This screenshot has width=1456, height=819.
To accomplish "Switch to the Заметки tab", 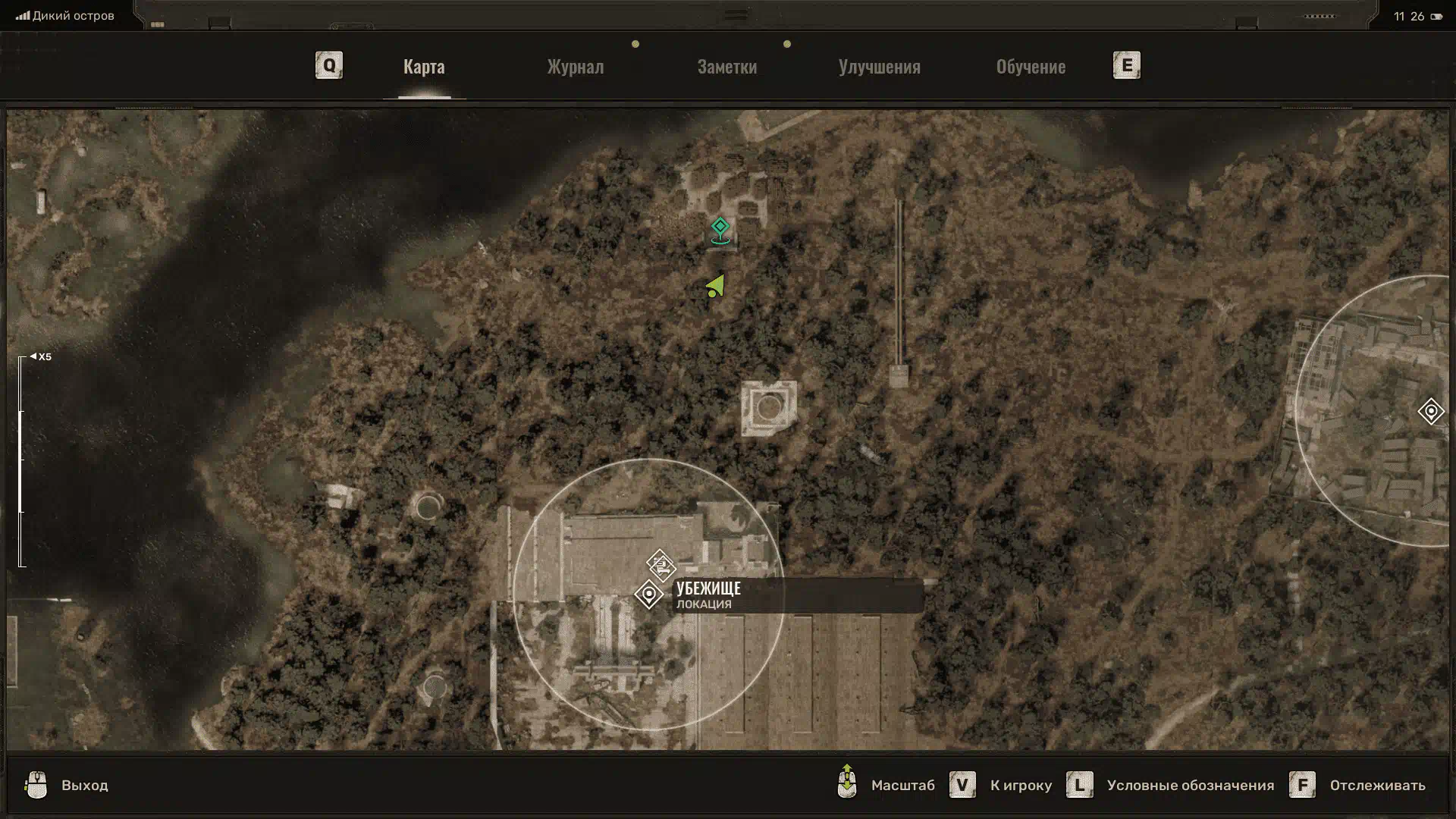I will point(726,67).
